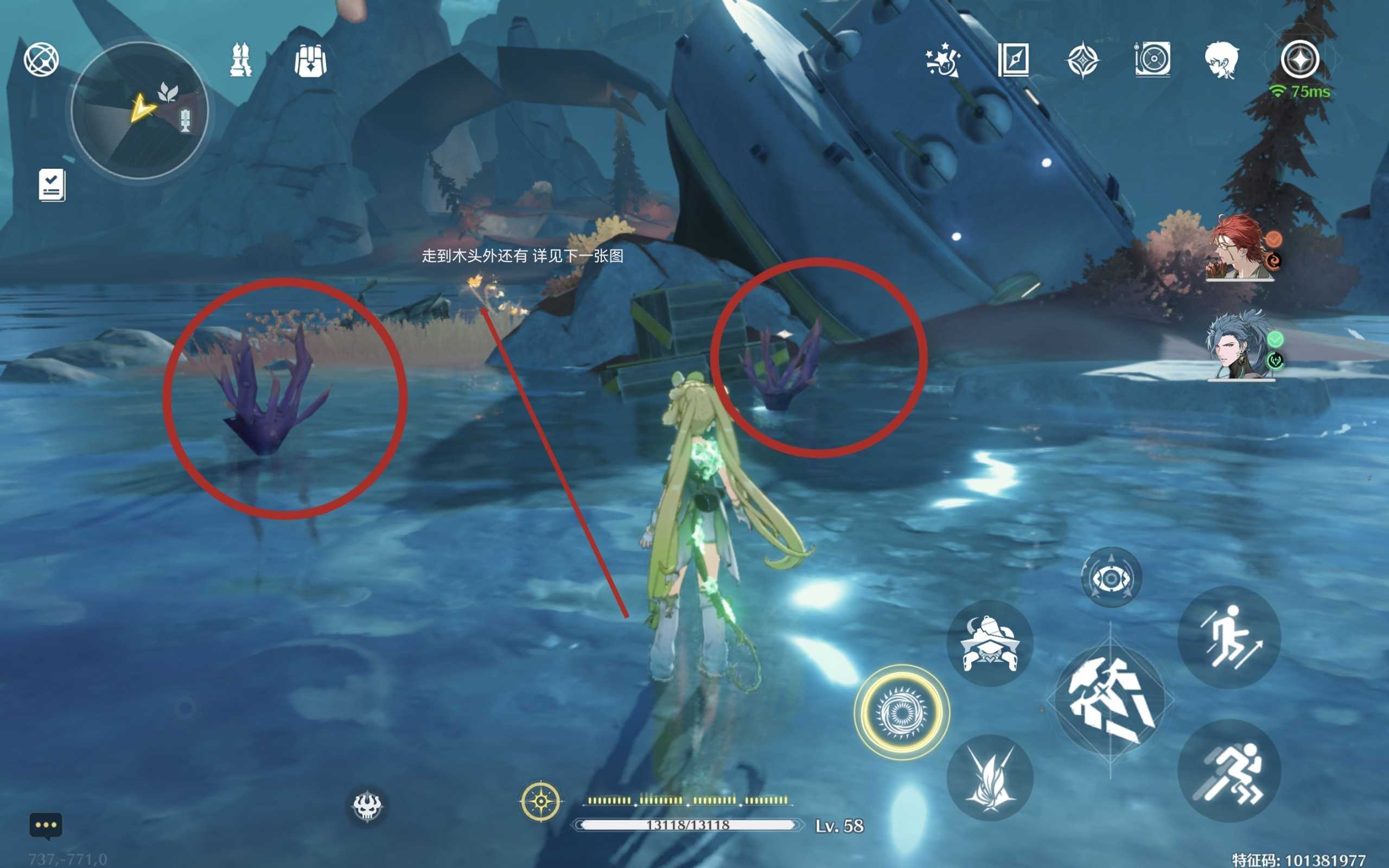
Task: Switch to the blue-haired party member
Action: pos(1240,346)
